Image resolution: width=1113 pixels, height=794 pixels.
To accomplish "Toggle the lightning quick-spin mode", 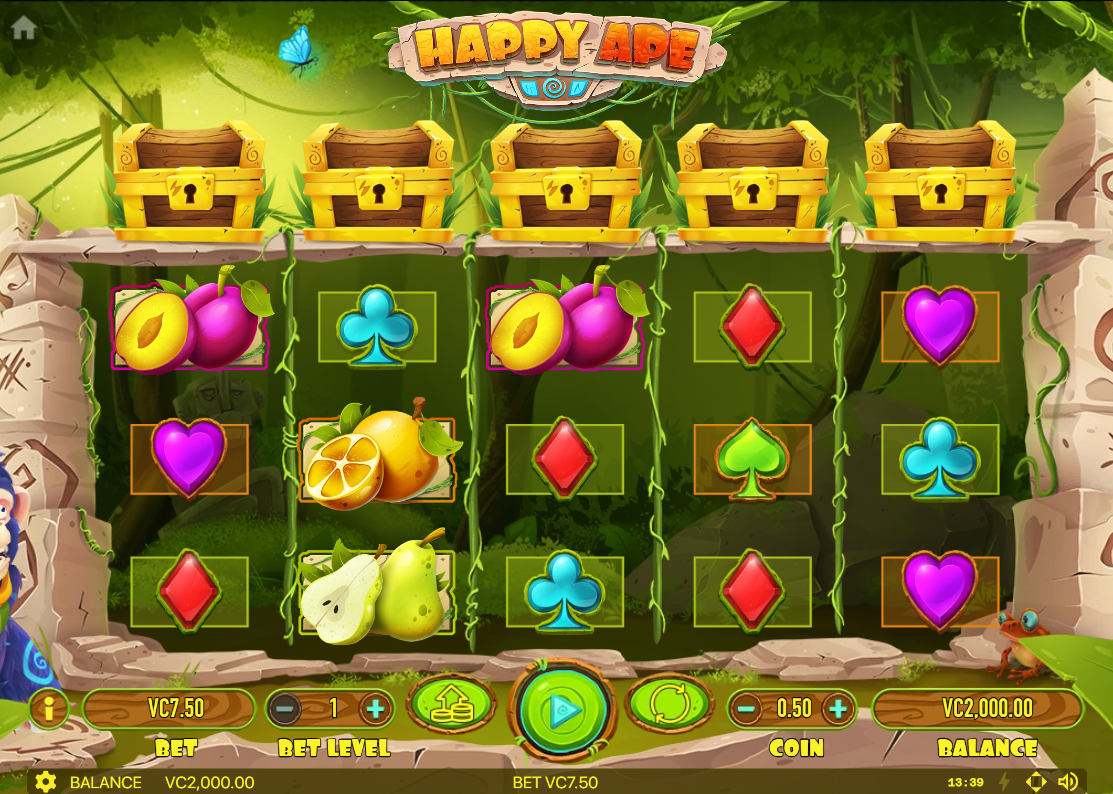I will (1005, 782).
